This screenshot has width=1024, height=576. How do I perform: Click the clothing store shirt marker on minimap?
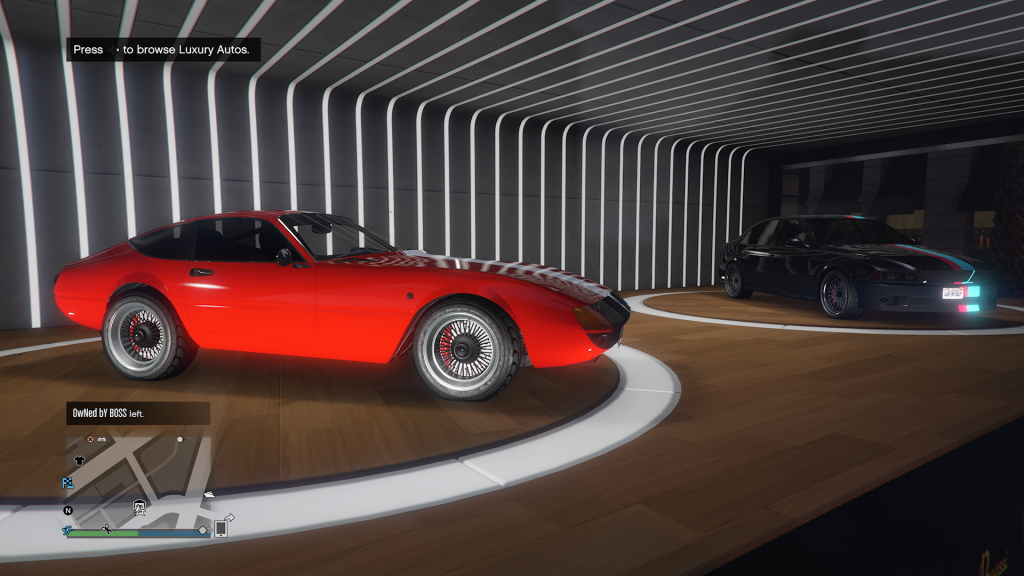coord(80,462)
